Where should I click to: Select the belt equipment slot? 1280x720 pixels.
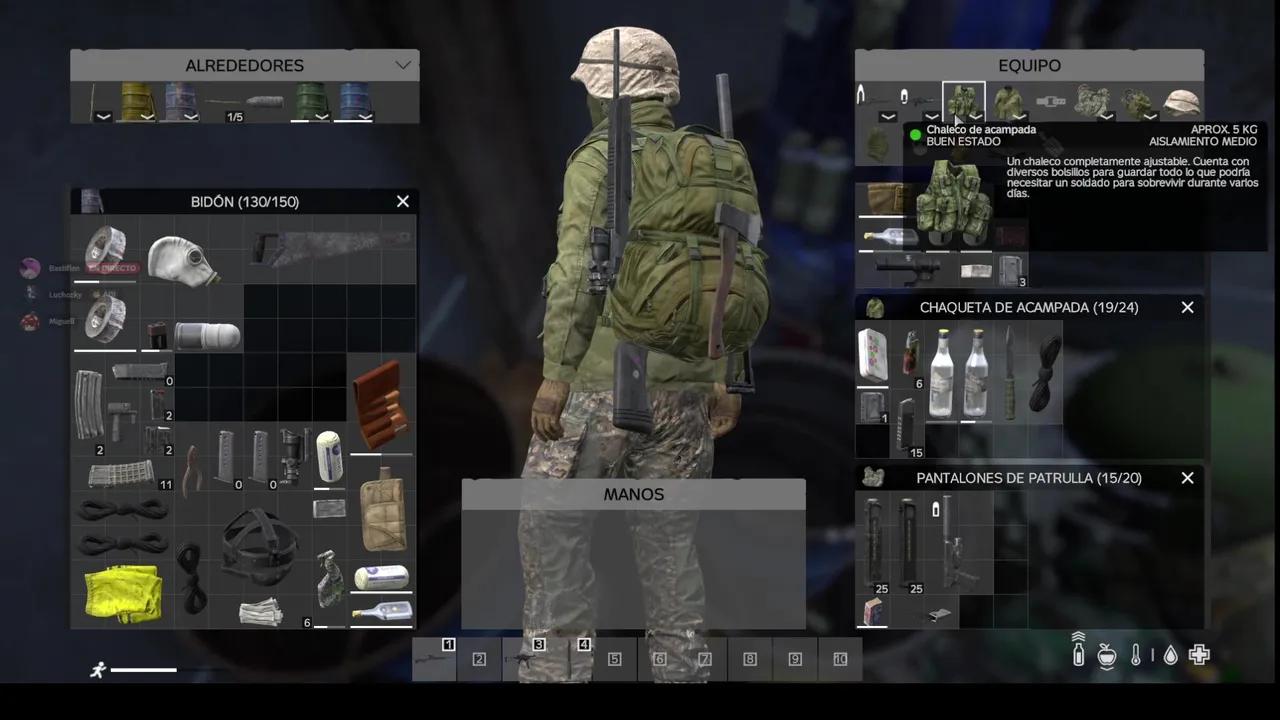click(x=1050, y=101)
